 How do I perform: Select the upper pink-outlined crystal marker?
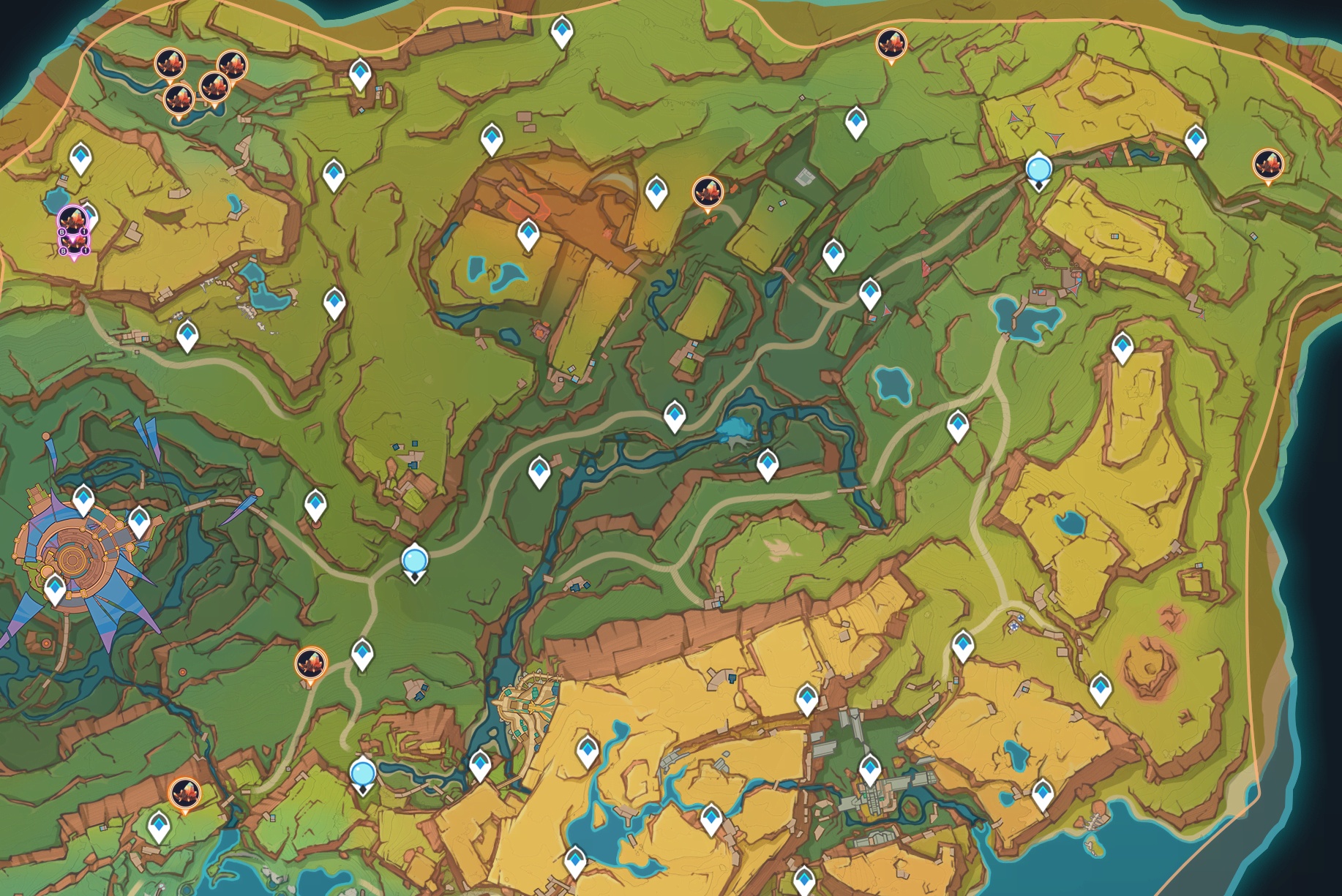pyautogui.click(x=73, y=218)
